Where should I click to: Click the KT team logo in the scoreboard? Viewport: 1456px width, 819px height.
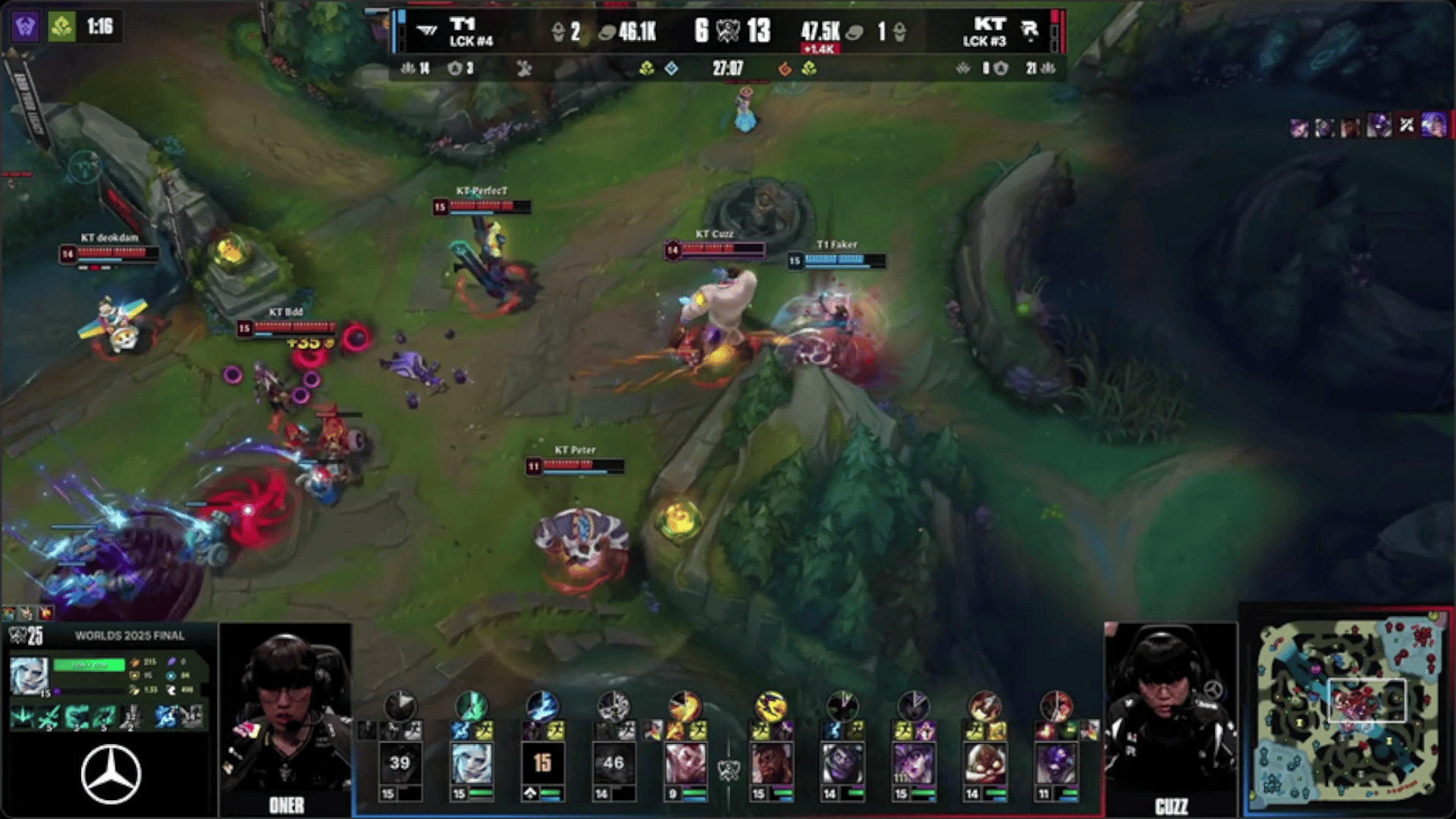point(1029,30)
